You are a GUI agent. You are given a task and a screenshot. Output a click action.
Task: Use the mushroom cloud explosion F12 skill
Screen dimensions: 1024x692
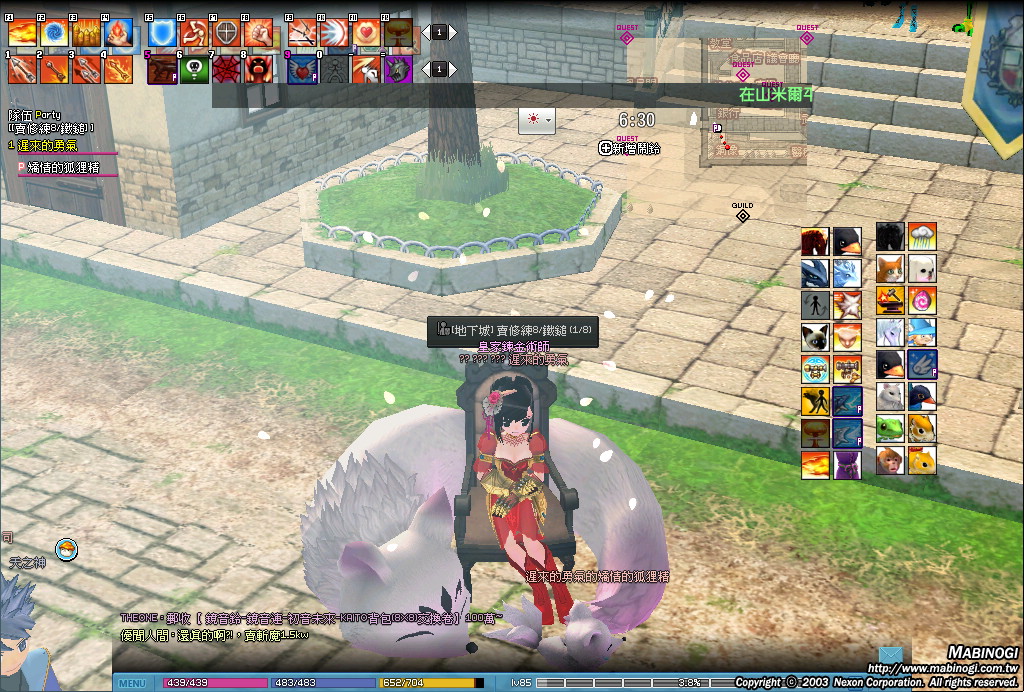click(x=398, y=32)
